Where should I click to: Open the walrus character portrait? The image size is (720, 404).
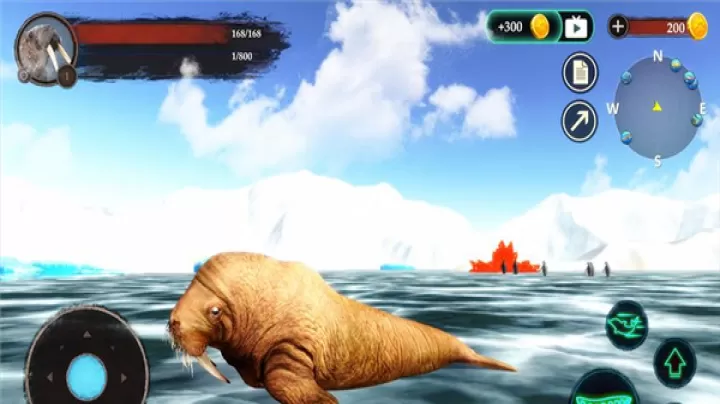46,47
